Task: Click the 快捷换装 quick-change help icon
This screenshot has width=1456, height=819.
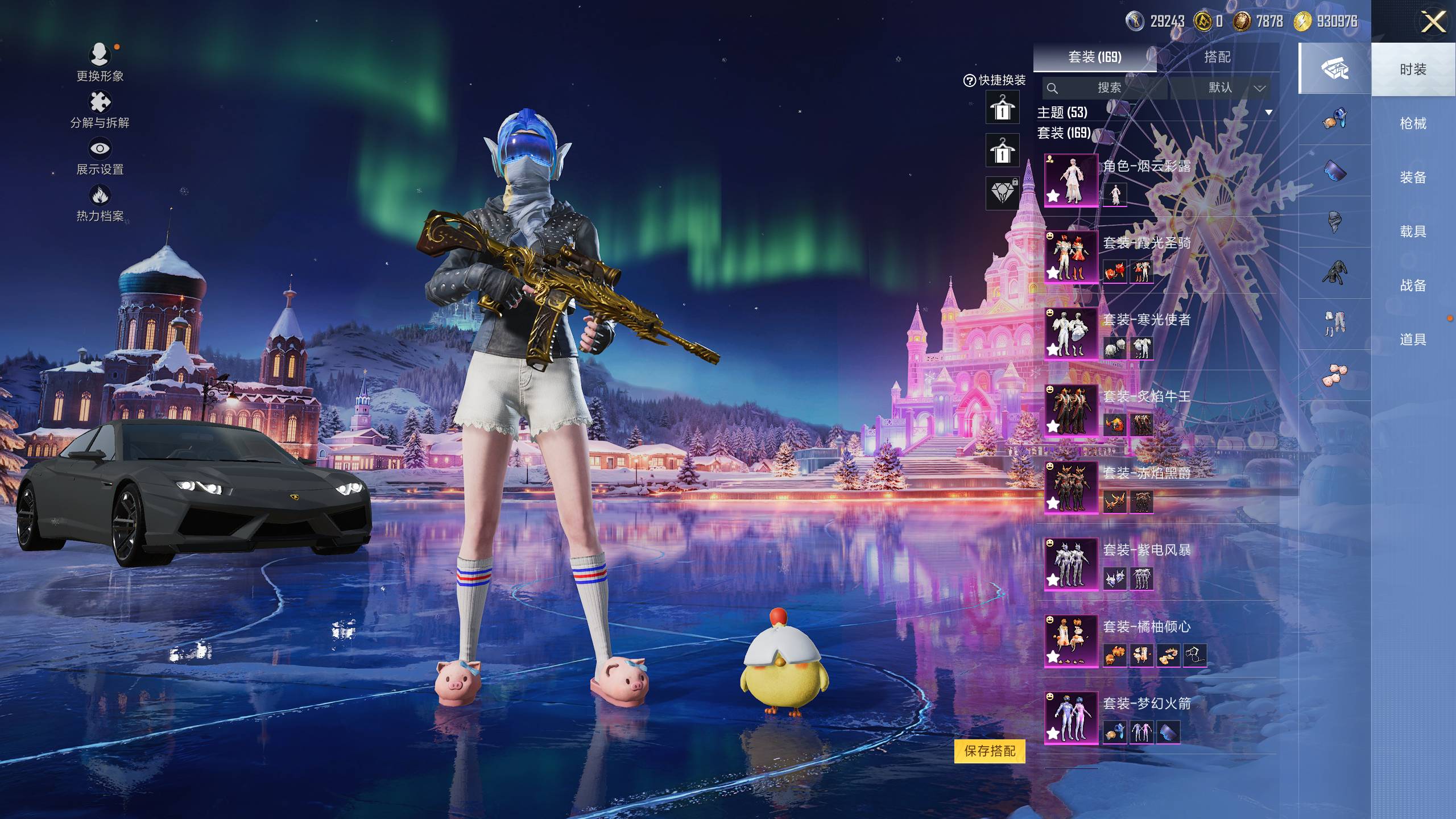Action: (x=969, y=81)
